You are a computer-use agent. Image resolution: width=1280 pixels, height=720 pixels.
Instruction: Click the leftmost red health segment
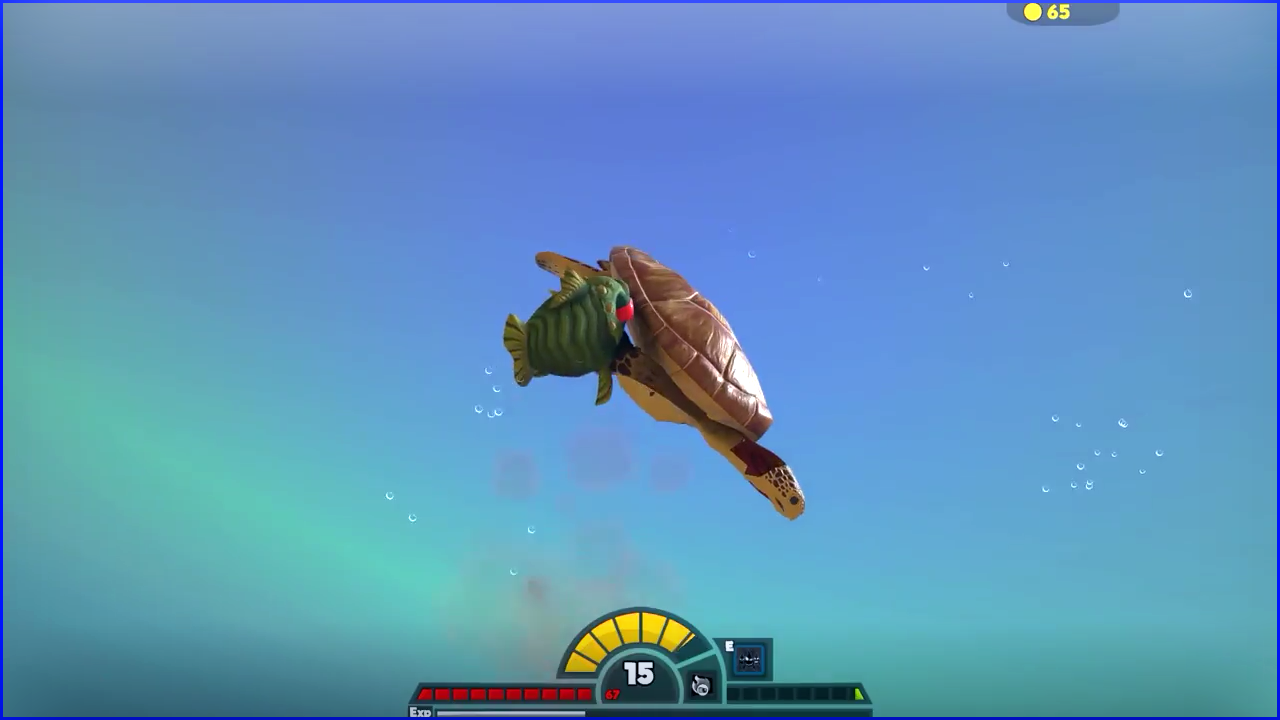pyautogui.click(x=425, y=692)
